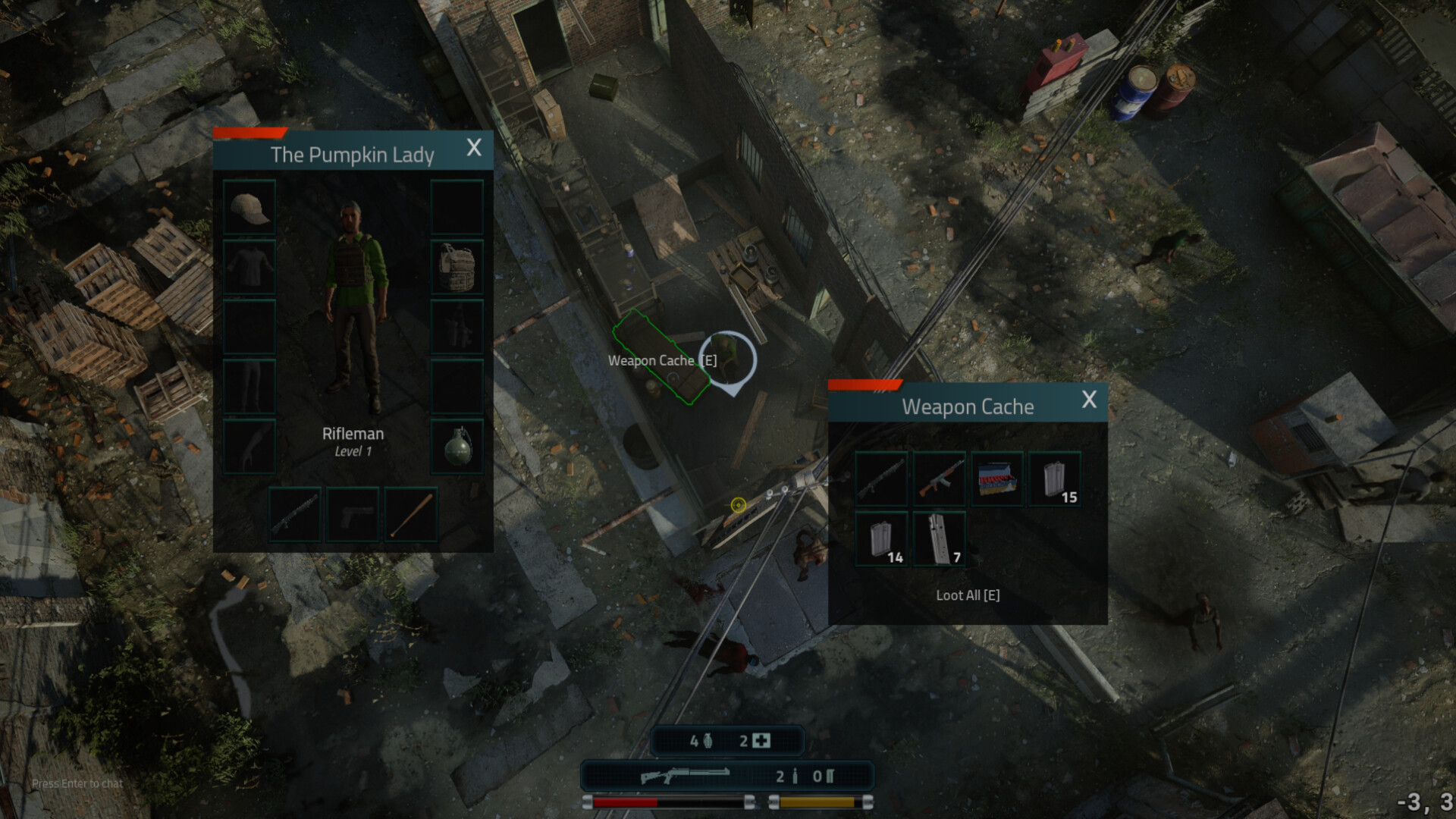Click the machine gun icon in the Weapon Cache
This screenshot has width=1456, height=819.
(x=881, y=479)
